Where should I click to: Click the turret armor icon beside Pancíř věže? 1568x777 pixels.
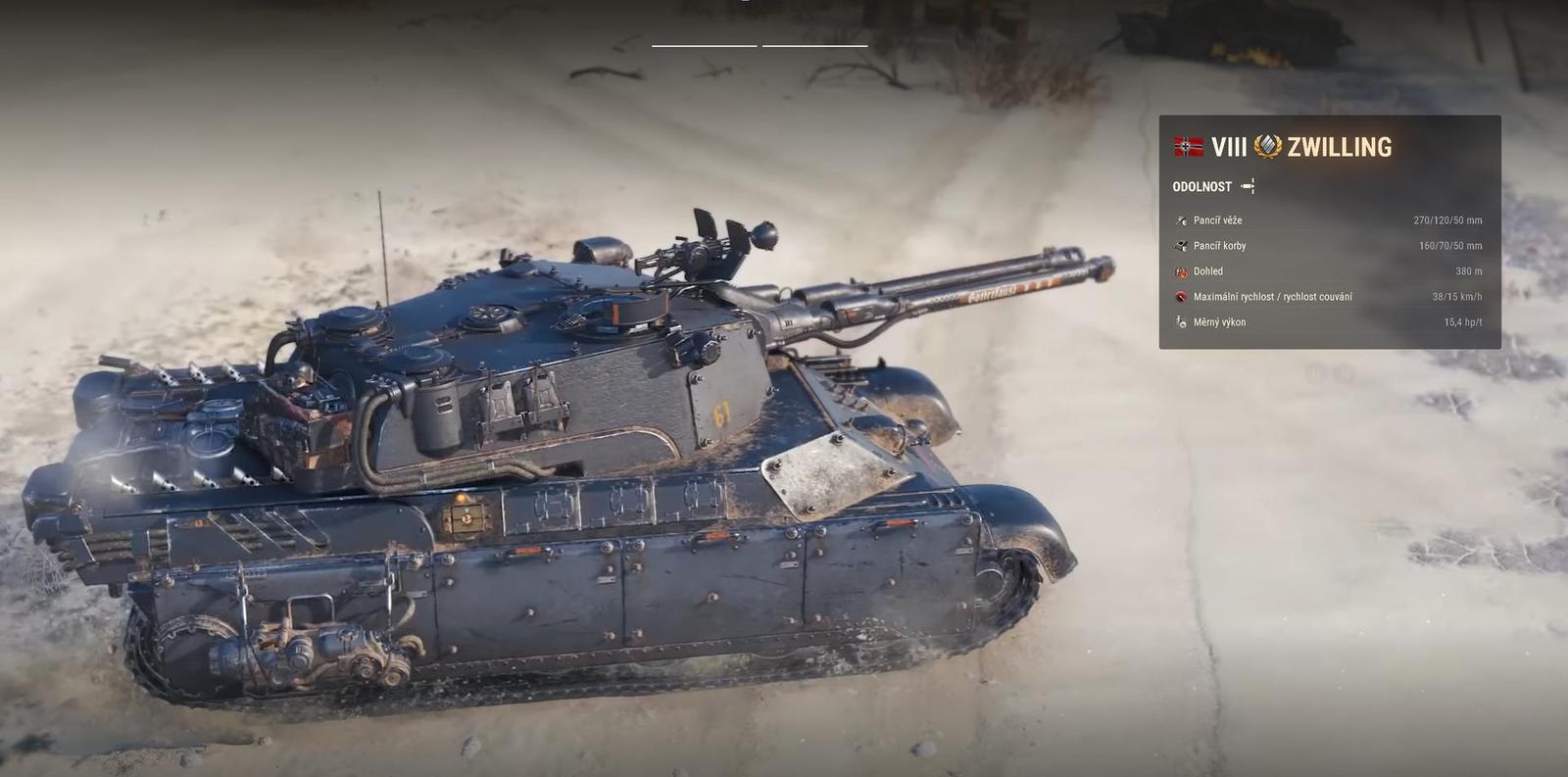click(1181, 219)
